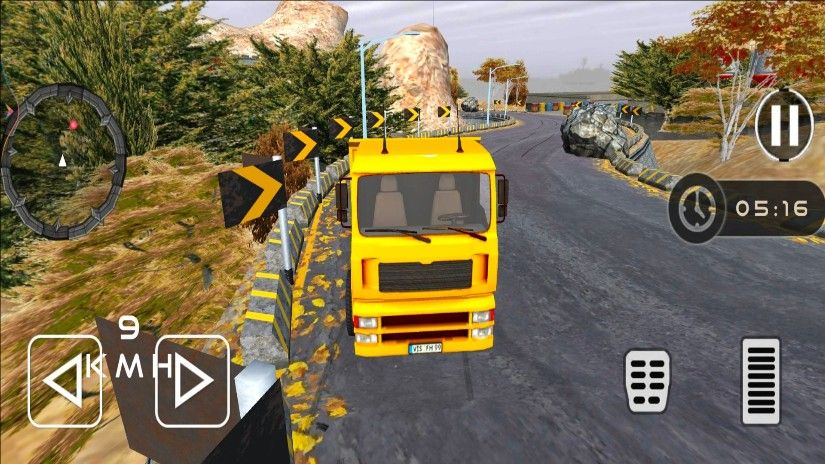The height and width of the screenshot is (464, 825).
Task: Steer left with the left arrow button
Action: (x=65, y=381)
